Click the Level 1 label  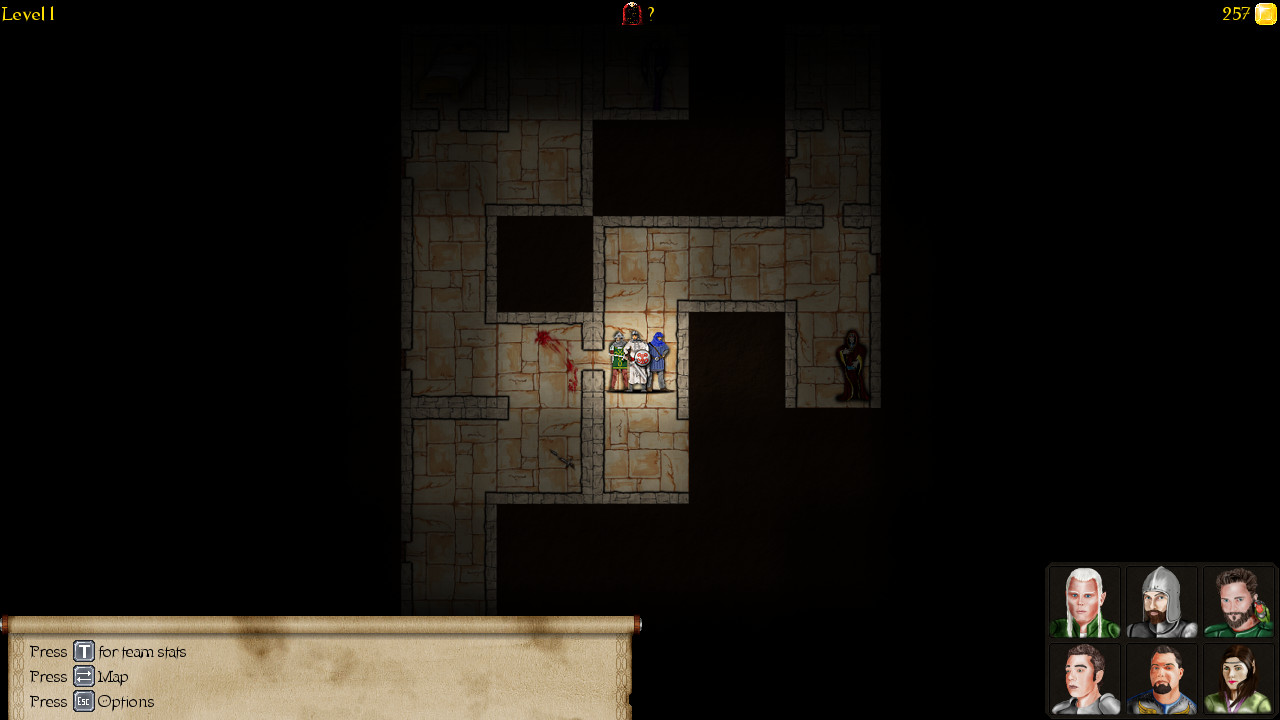coord(27,14)
